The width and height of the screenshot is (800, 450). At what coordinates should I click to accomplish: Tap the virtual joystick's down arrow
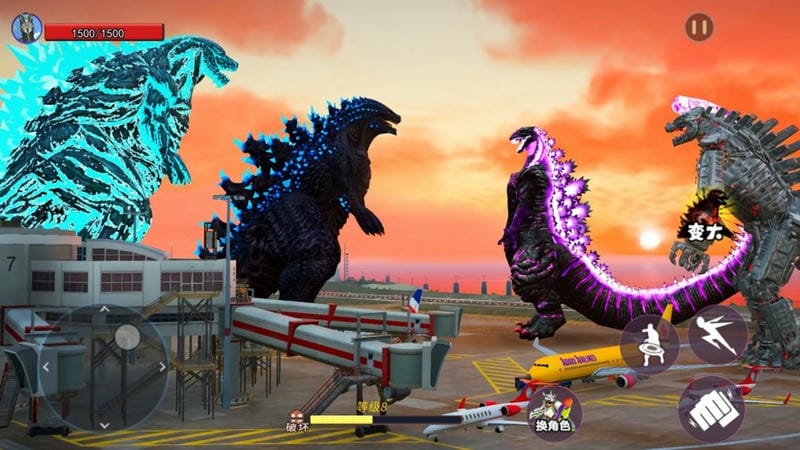pos(103,424)
